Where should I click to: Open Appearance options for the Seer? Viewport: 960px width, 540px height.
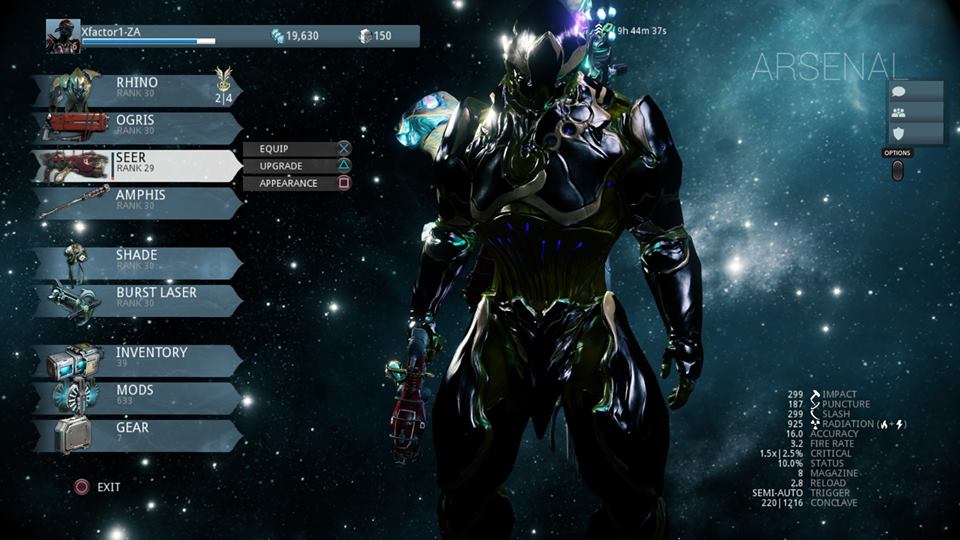pyautogui.click(x=297, y=183)
